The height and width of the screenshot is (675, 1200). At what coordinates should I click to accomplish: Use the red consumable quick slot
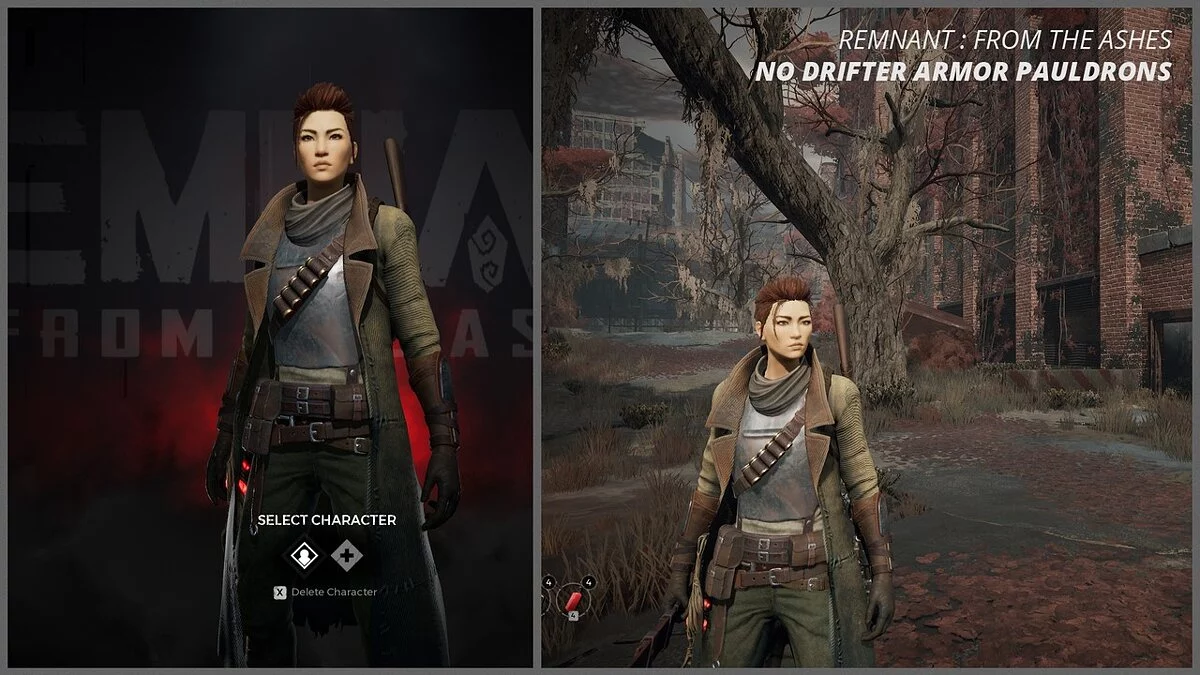(x=574, y=599)
